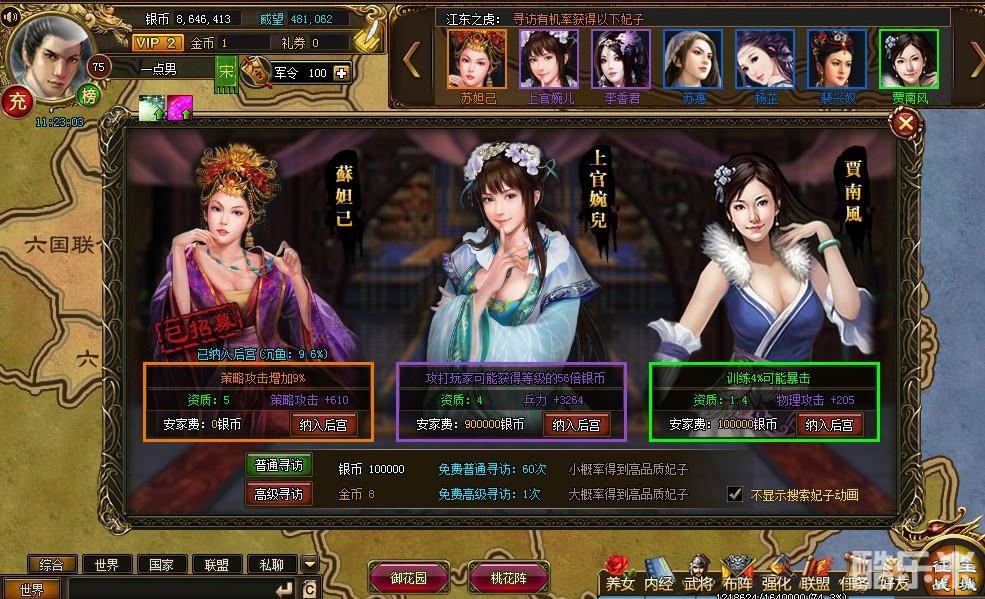Recruit 贾南风 with the 纳入后宫 button

pos(832,424)
